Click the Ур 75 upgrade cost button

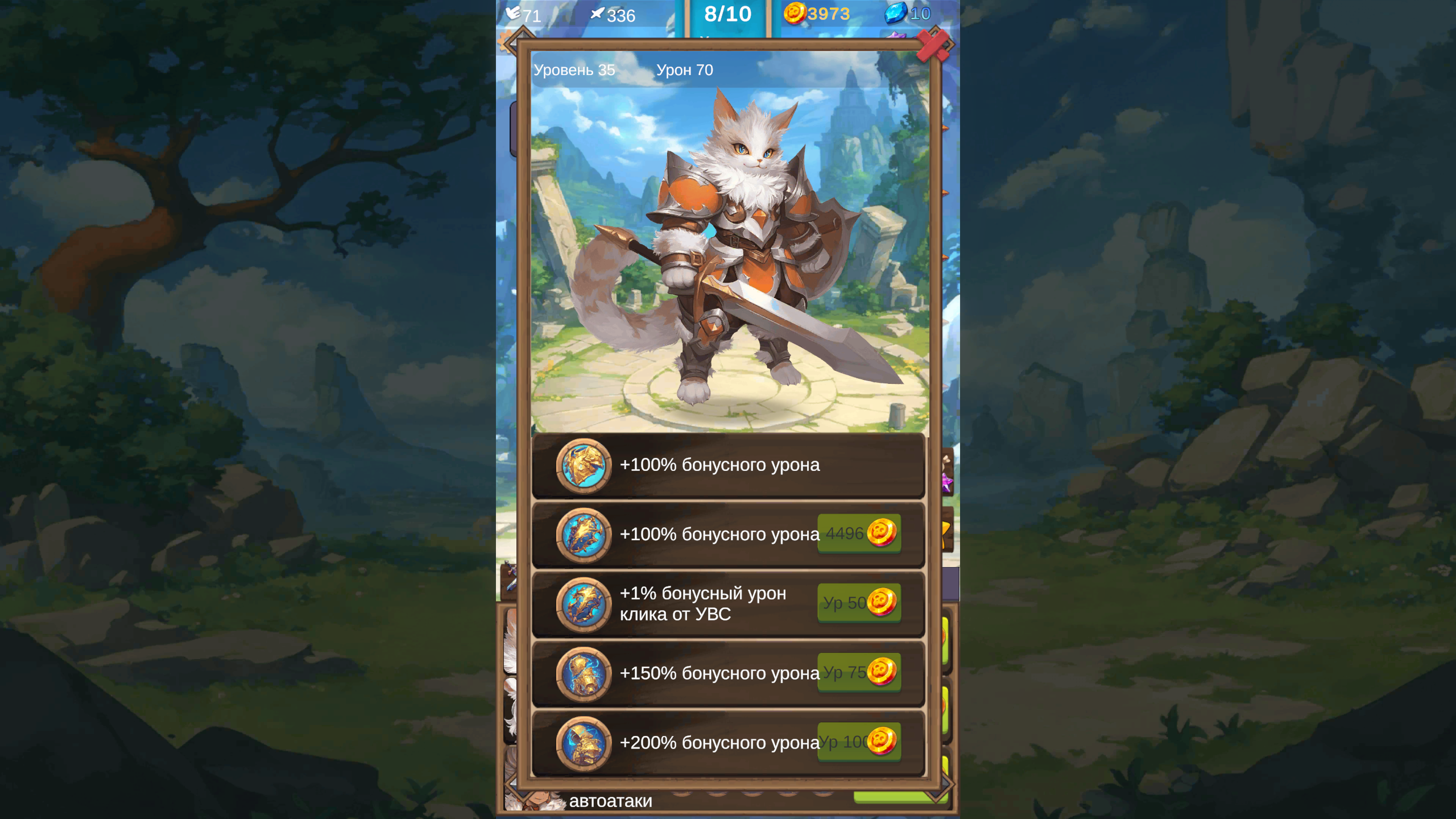(x=860, y=673)
